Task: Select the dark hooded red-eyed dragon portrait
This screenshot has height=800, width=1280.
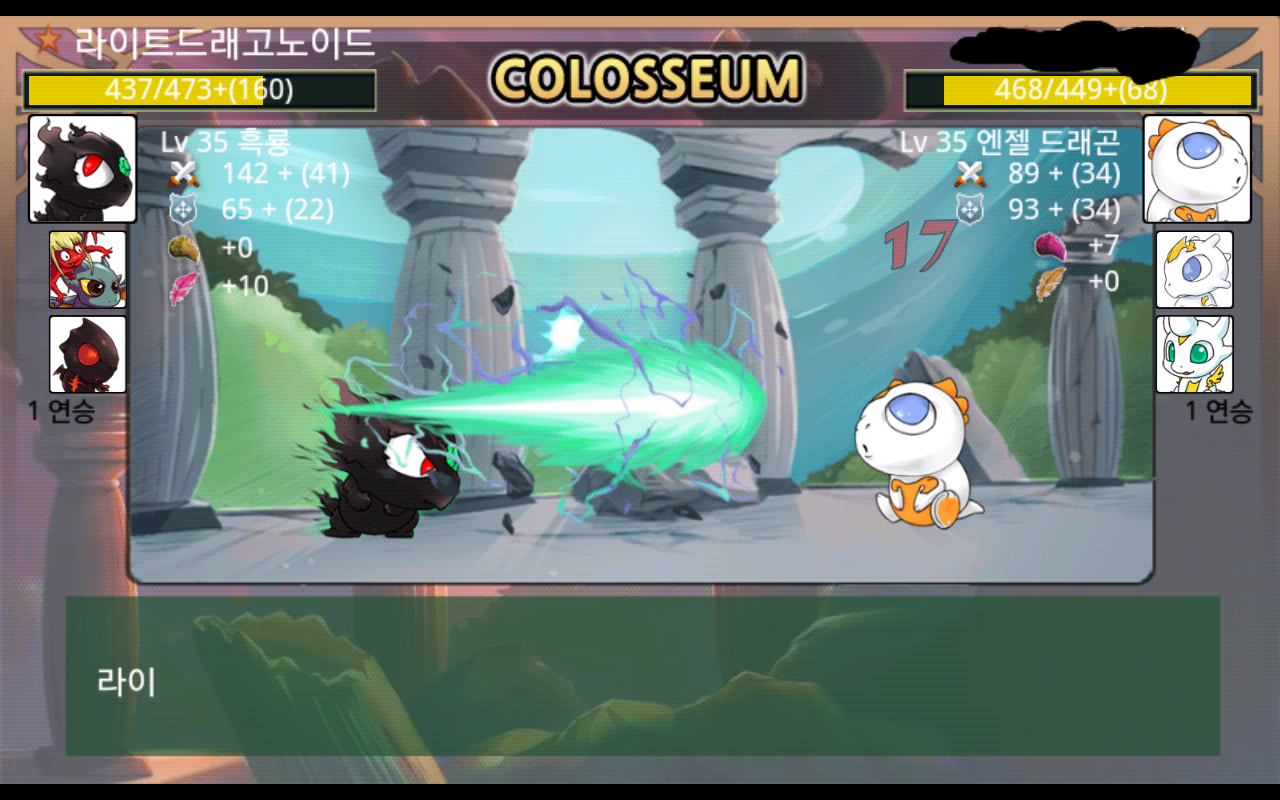Action: (x=88, y=354)
